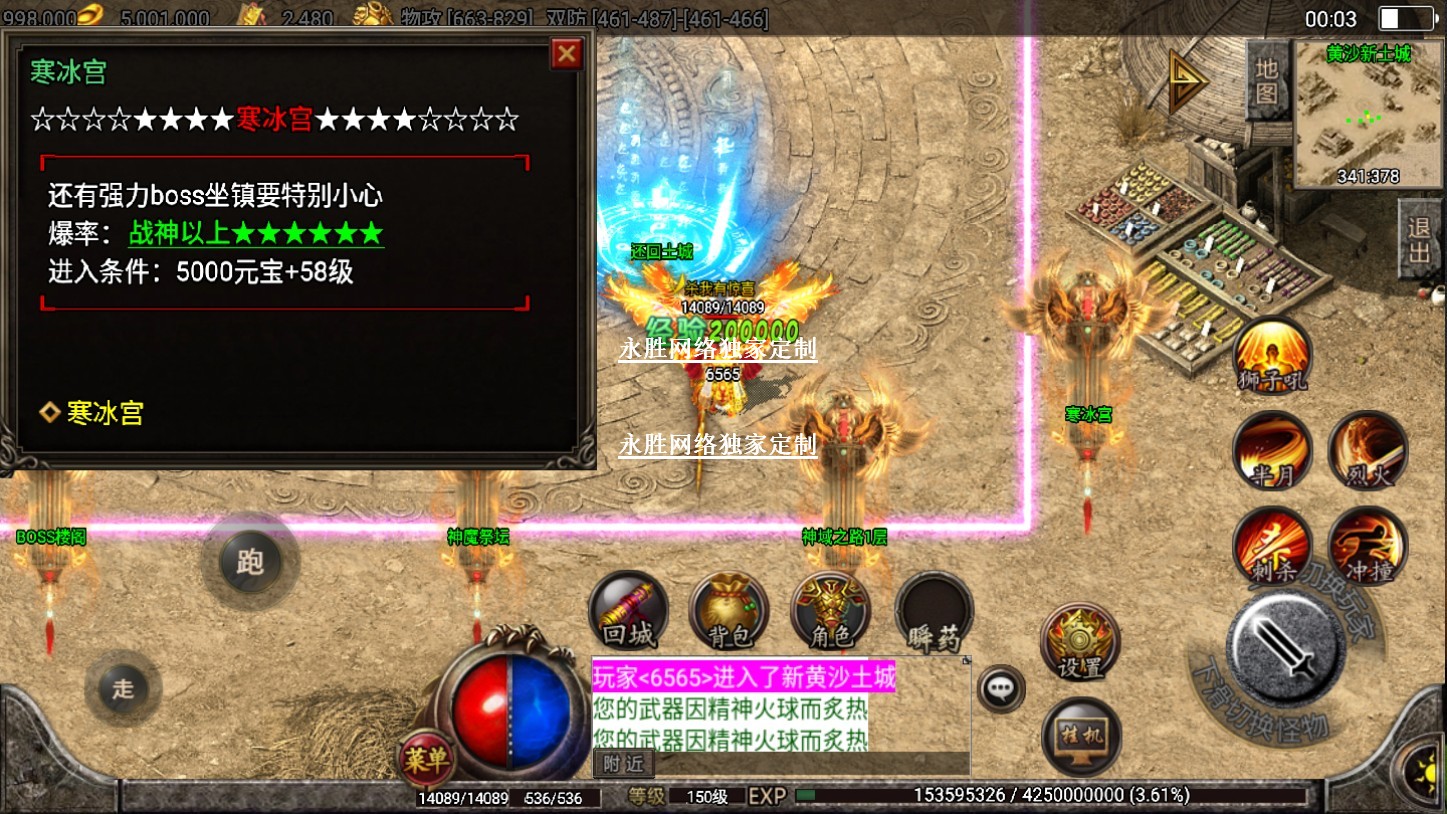Open the 黄沙新土城 minimap

pos(1367,113)
